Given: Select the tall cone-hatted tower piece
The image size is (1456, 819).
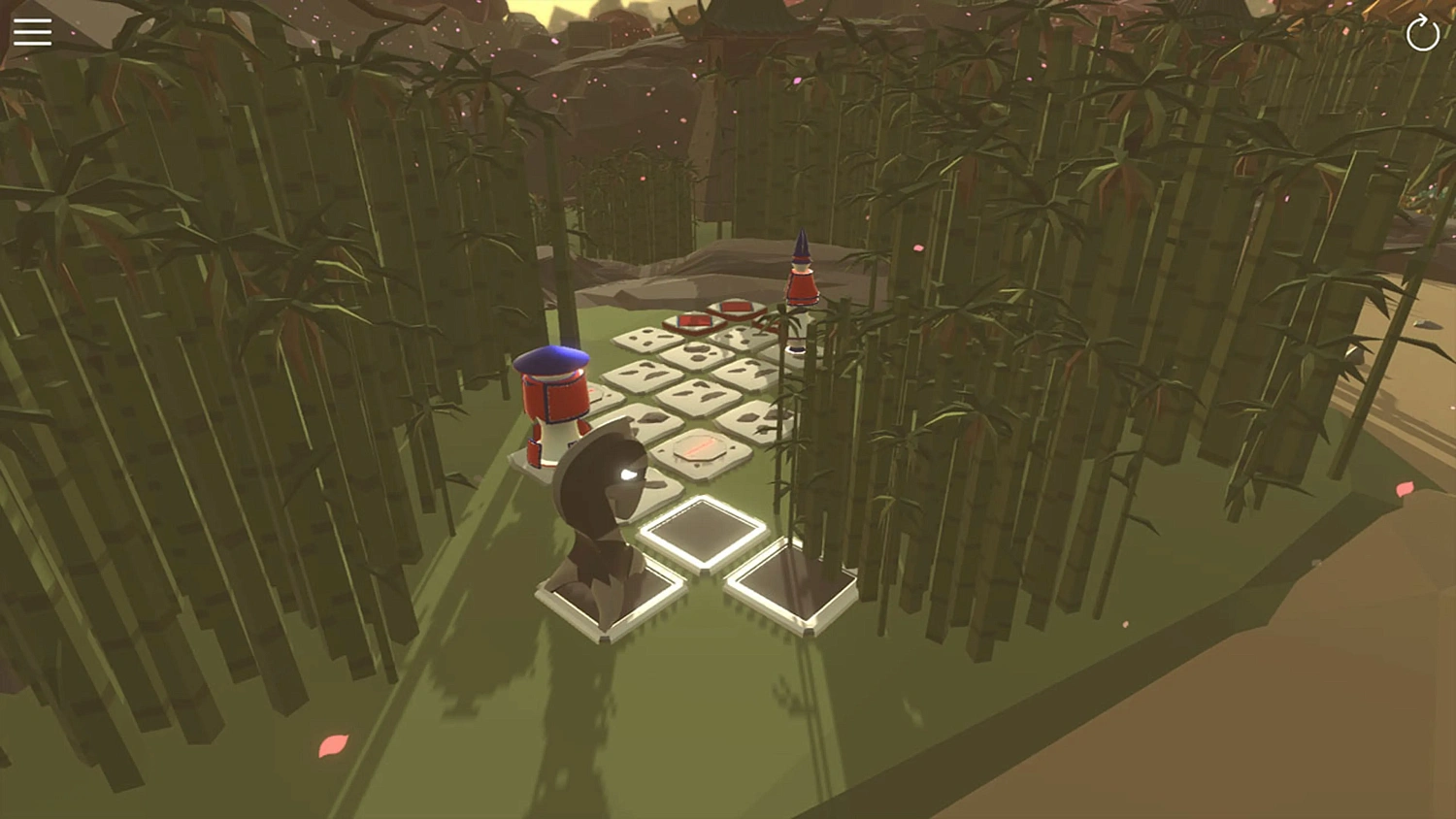Looking at the screenshot, I should [x=800, y=281].
